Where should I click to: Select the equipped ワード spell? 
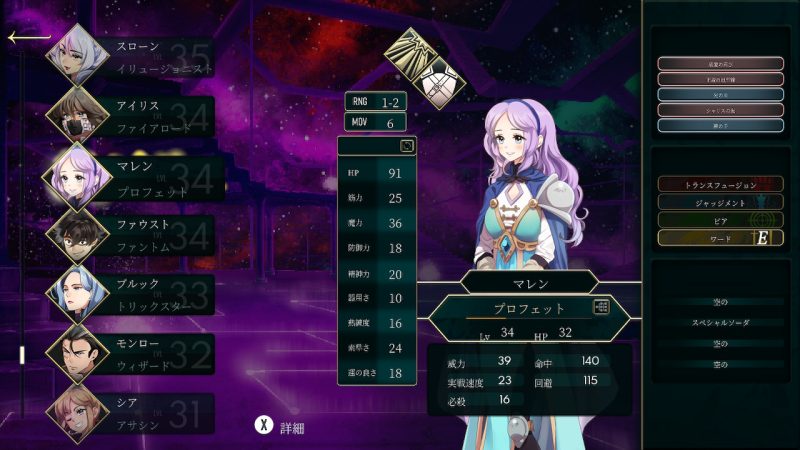click(x=720, y=238)
